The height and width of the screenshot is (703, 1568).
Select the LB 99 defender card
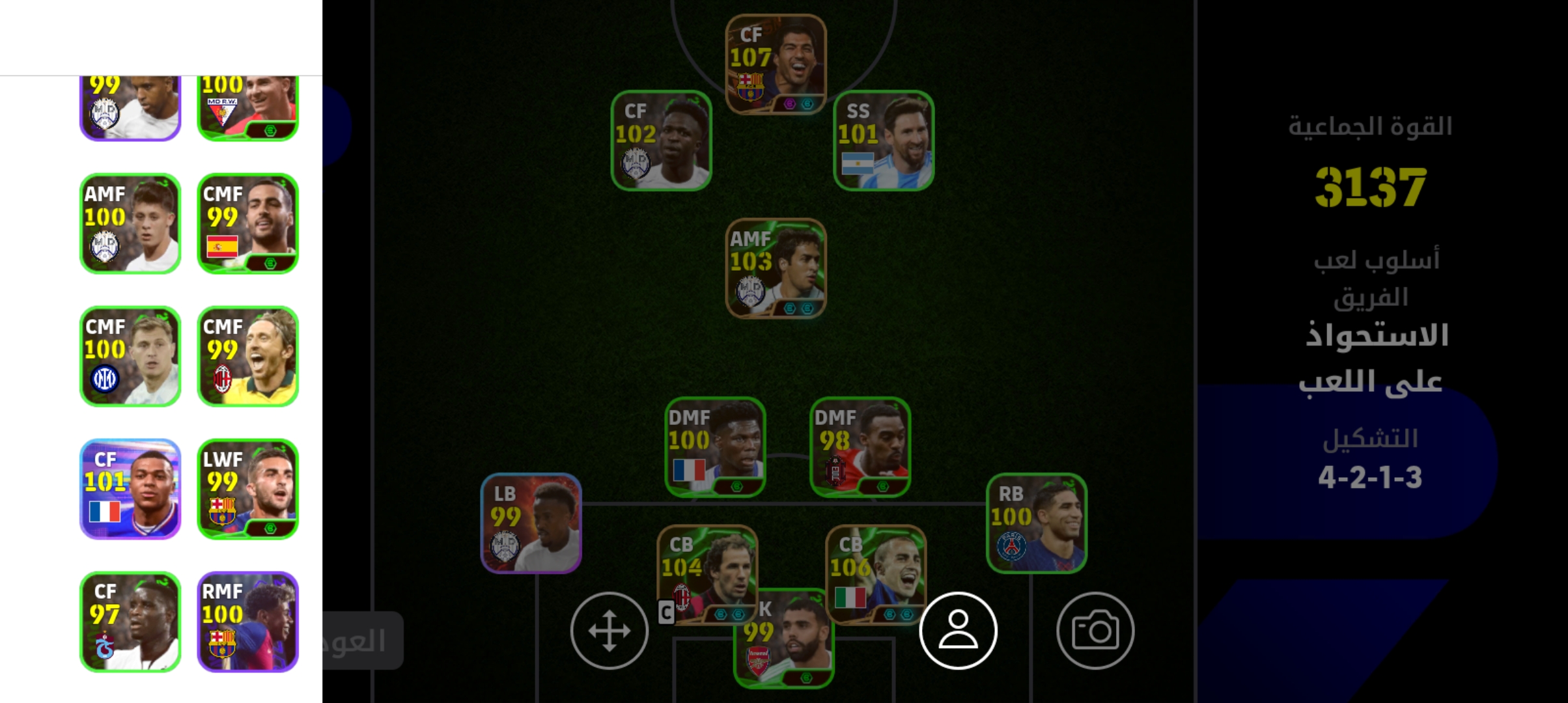pyautogui.click(x=531, y=523)
